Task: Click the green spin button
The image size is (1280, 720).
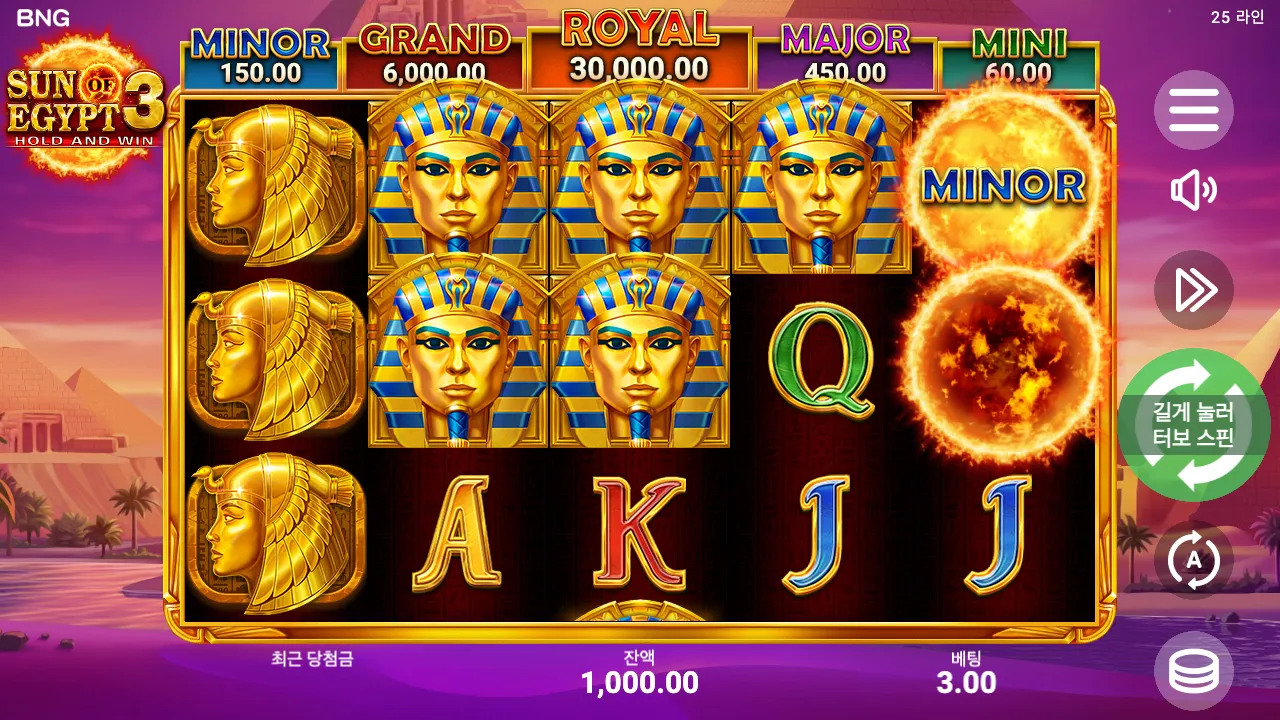Action: (1194, 427)
